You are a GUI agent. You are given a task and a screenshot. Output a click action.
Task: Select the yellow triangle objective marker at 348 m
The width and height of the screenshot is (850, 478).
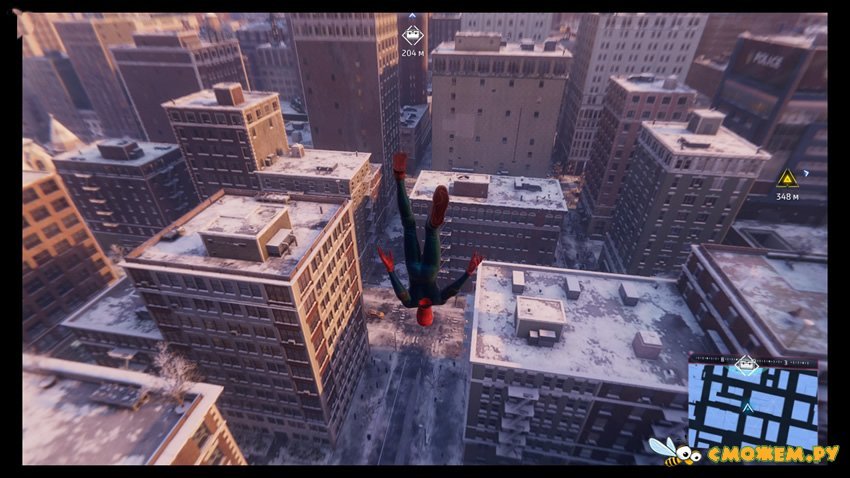pyautogui.click(x=787, y=178)
